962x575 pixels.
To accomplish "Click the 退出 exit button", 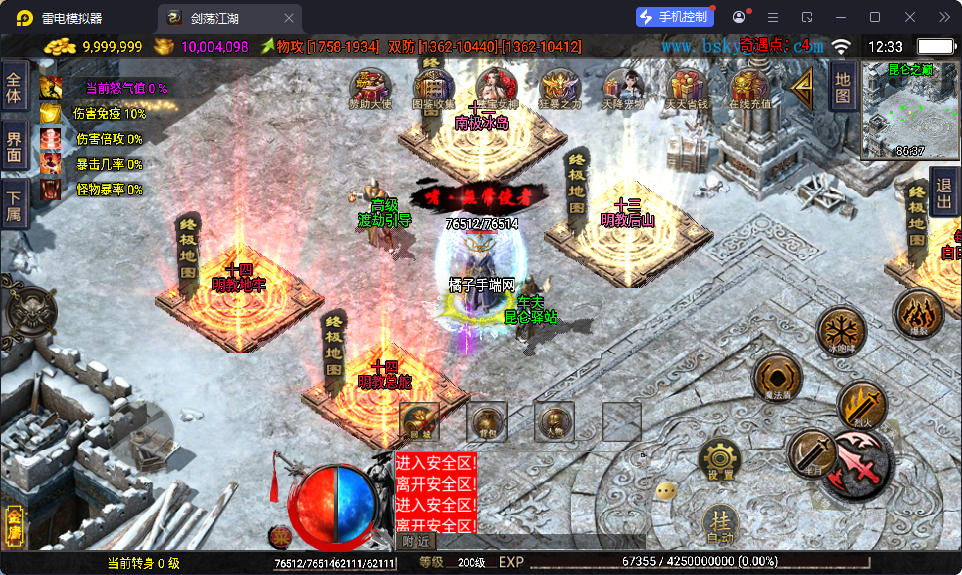I will pos(942,191).
